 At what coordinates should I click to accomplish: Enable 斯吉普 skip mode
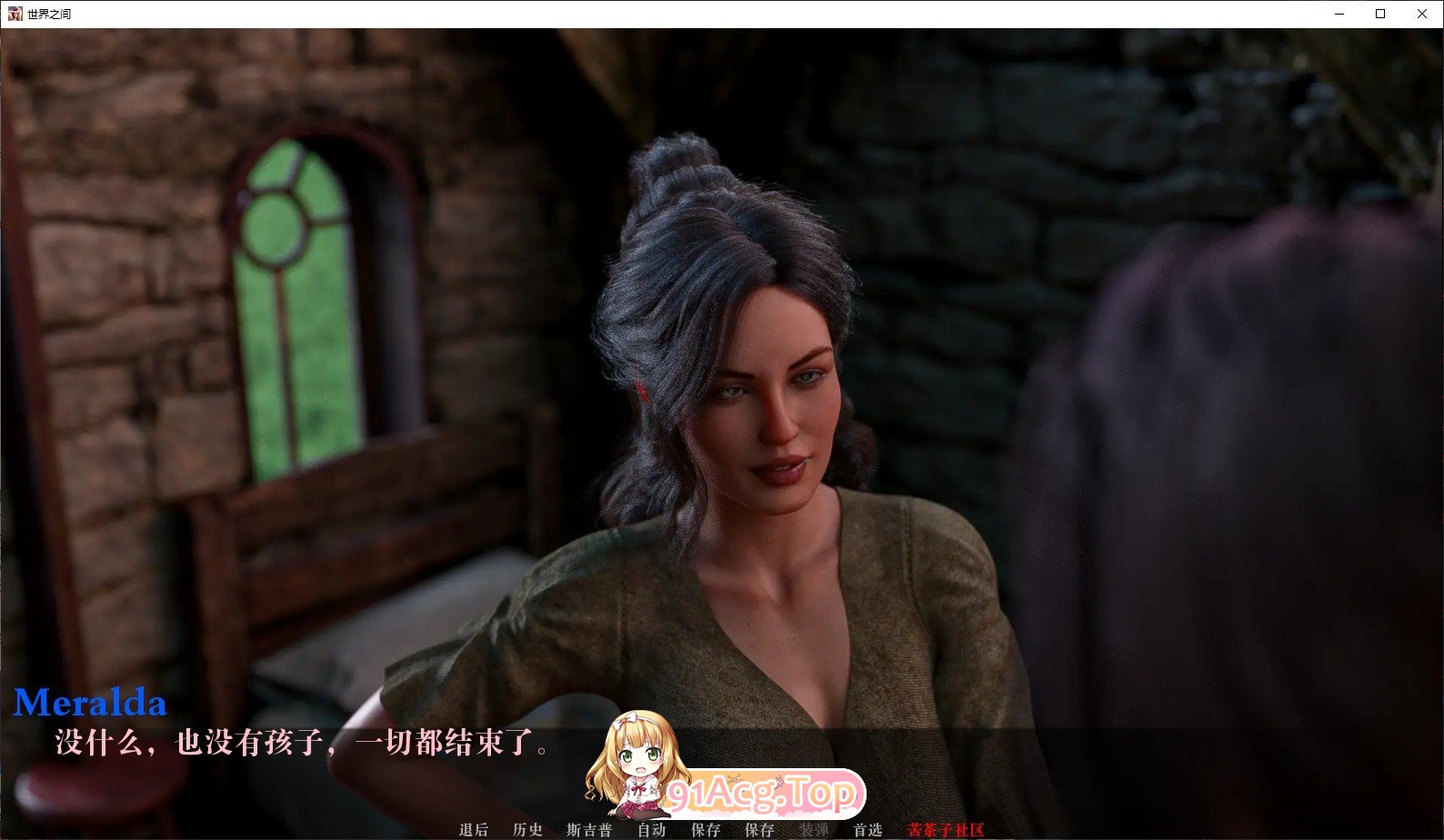591,829
